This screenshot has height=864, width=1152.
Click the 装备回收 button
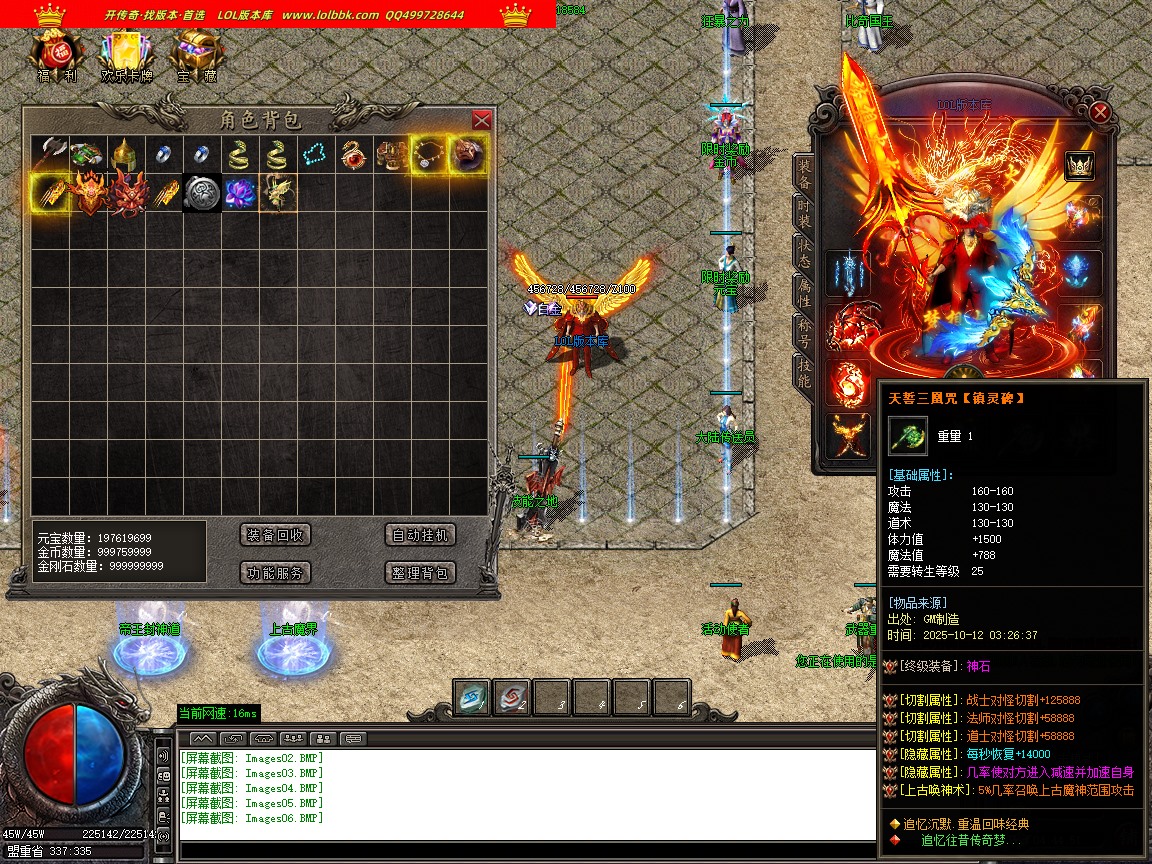pyautogui.click(x=276, y=535)
